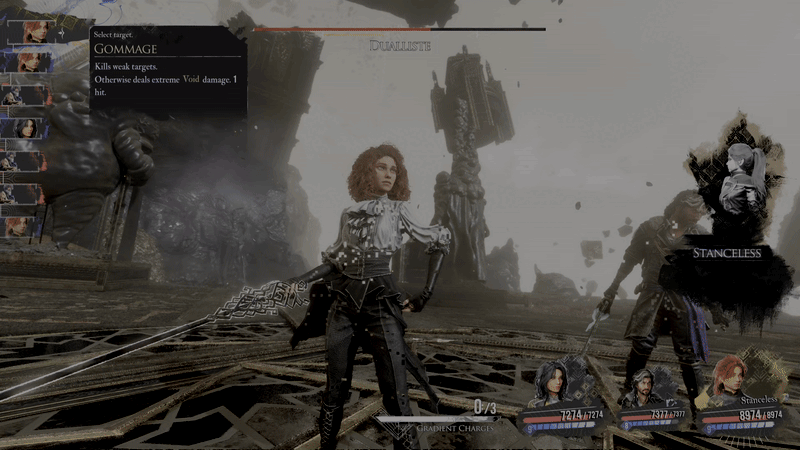Viewport: 800px width, 450px height.
Task: Target the Dualliste enemy name label
Action: pos(399,45)
